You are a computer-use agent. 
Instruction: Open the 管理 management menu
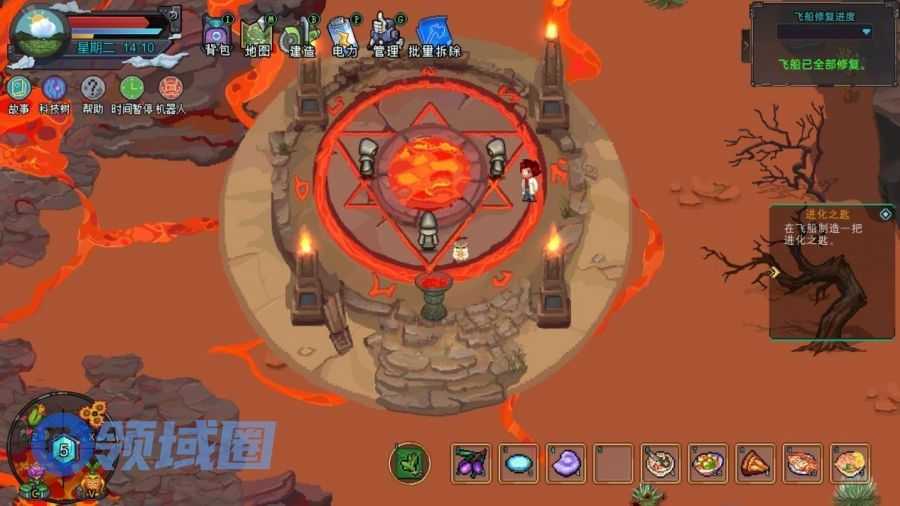(385, 36)
